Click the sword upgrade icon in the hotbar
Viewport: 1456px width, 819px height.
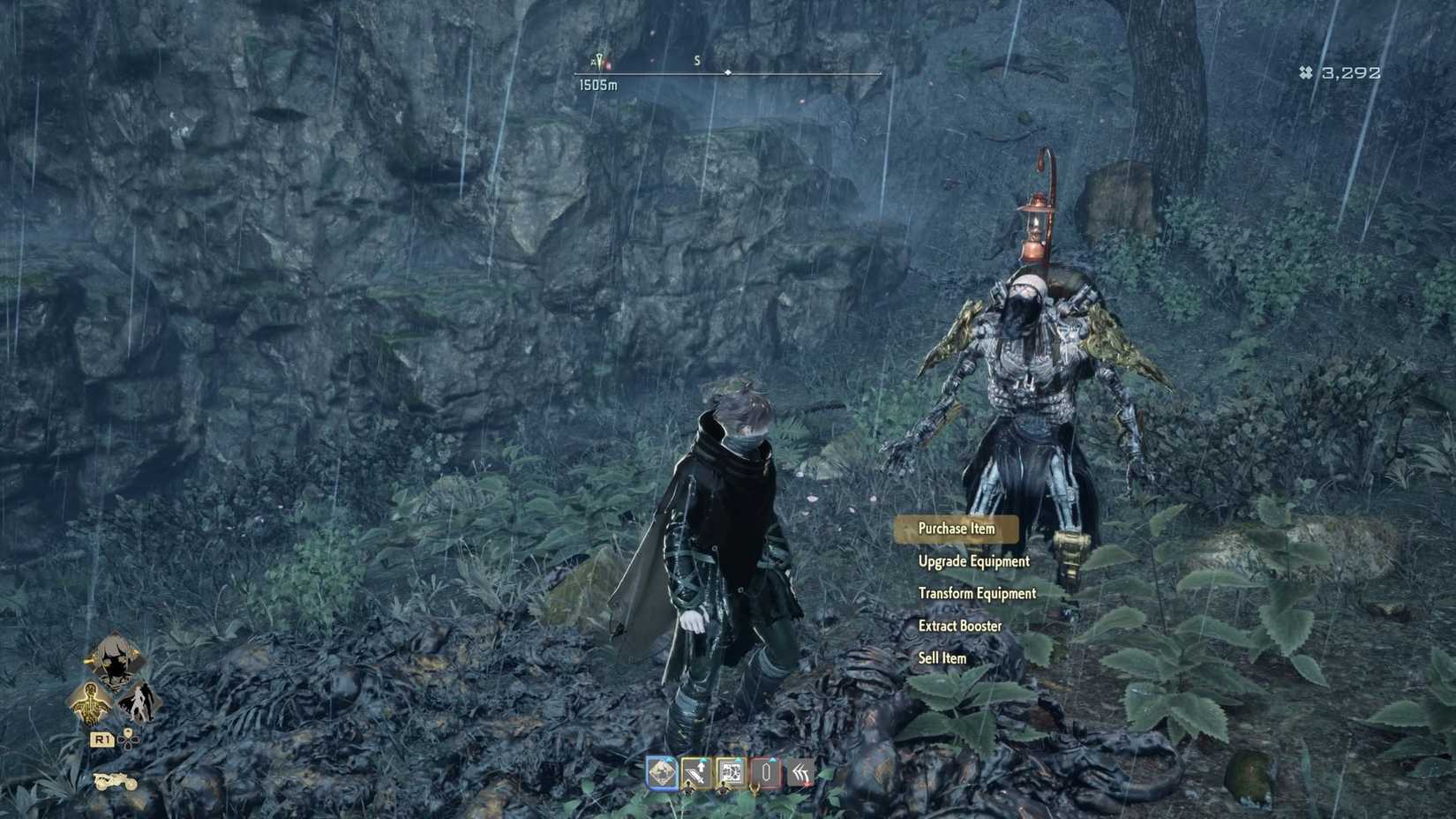[x=694, y=773]
